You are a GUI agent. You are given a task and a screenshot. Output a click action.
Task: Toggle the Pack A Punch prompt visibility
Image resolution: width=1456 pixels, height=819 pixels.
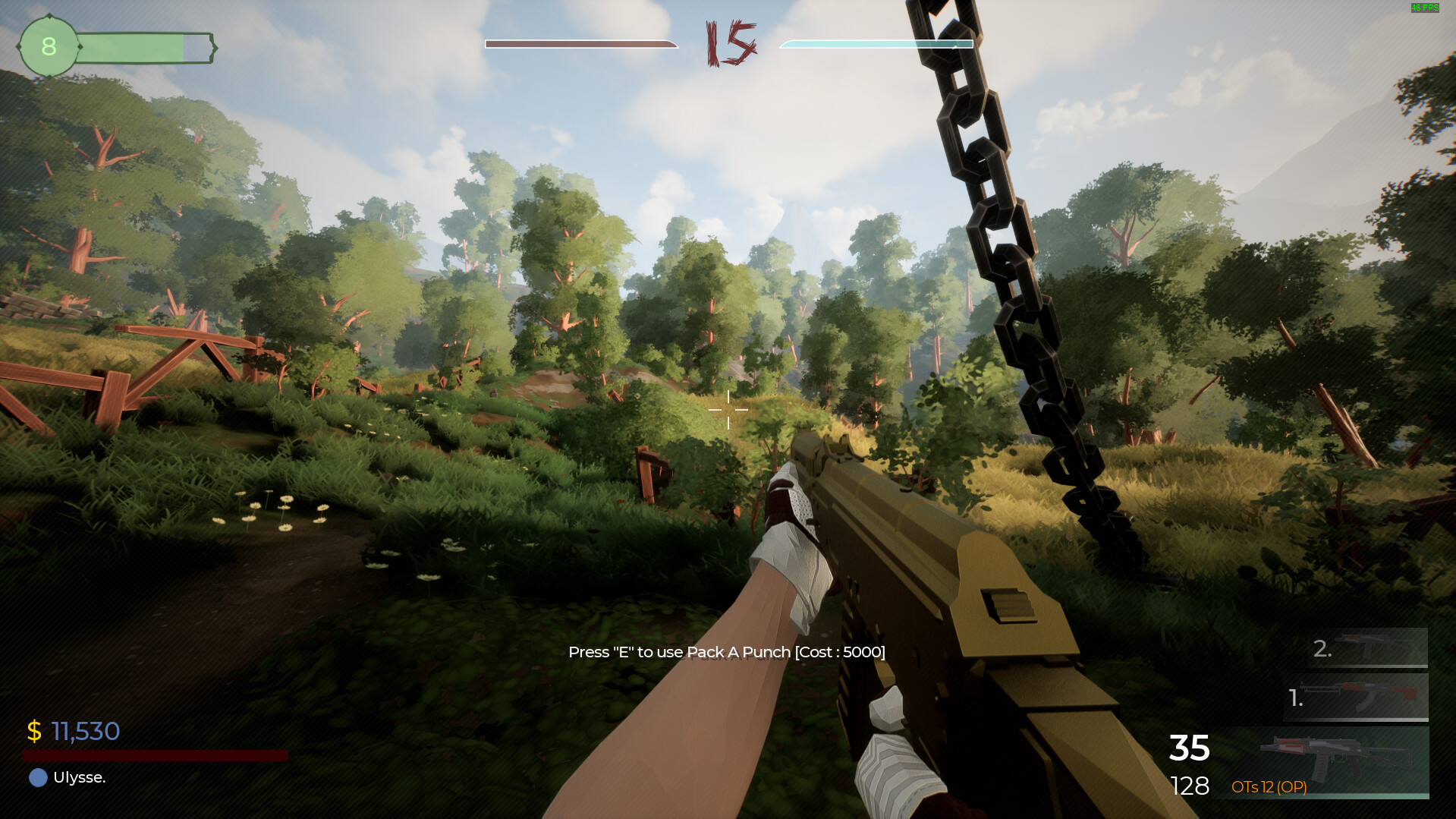tap(726, 651)
